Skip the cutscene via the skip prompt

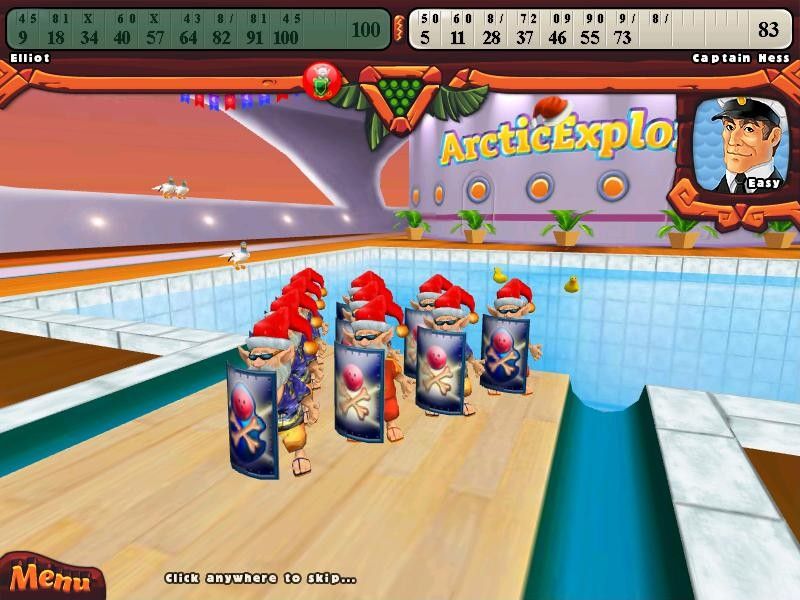click(261, 578)
